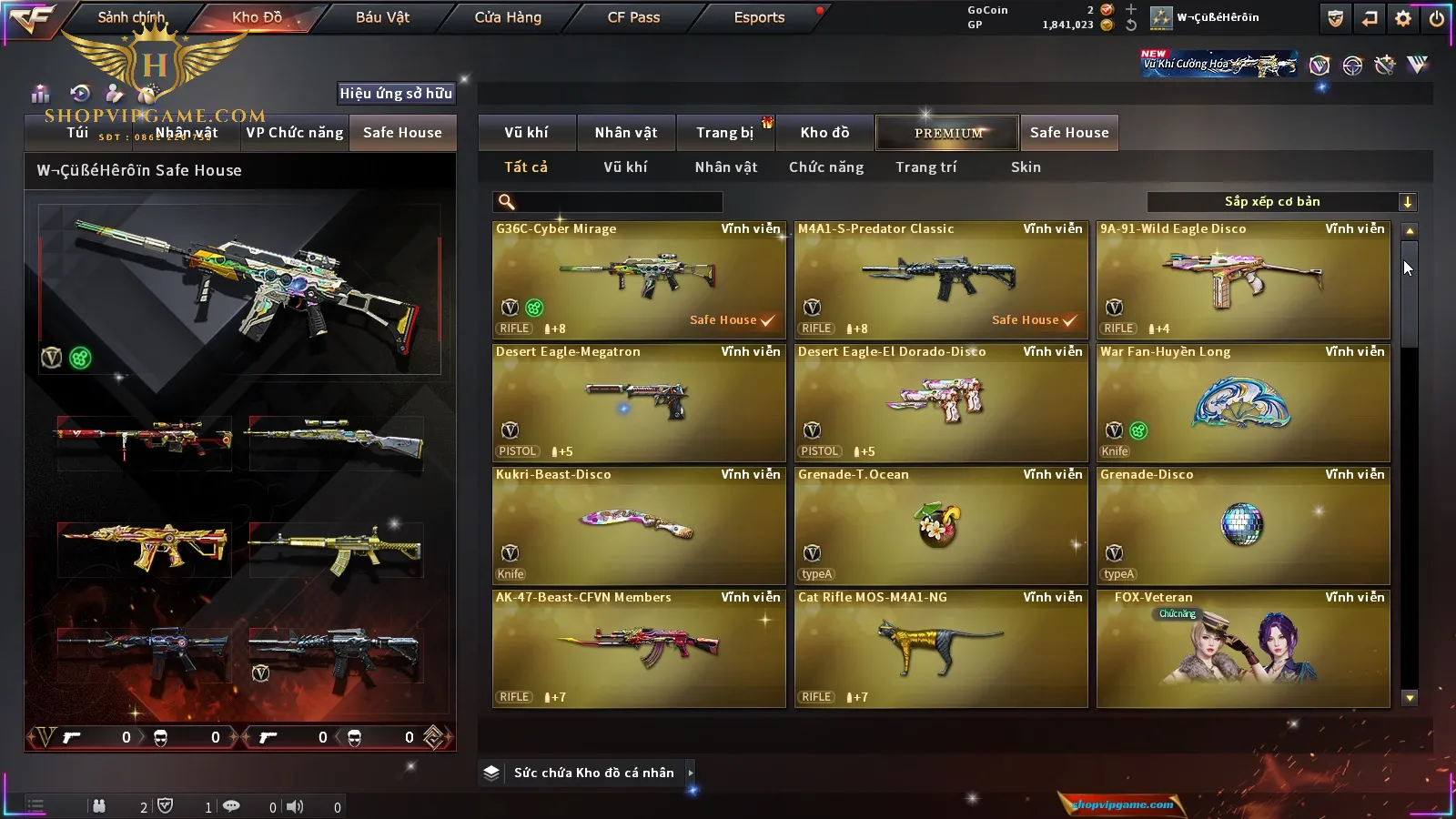Select the Vũ khí inventory tab
1456x819 pixels.
click(x=526, y=133)
